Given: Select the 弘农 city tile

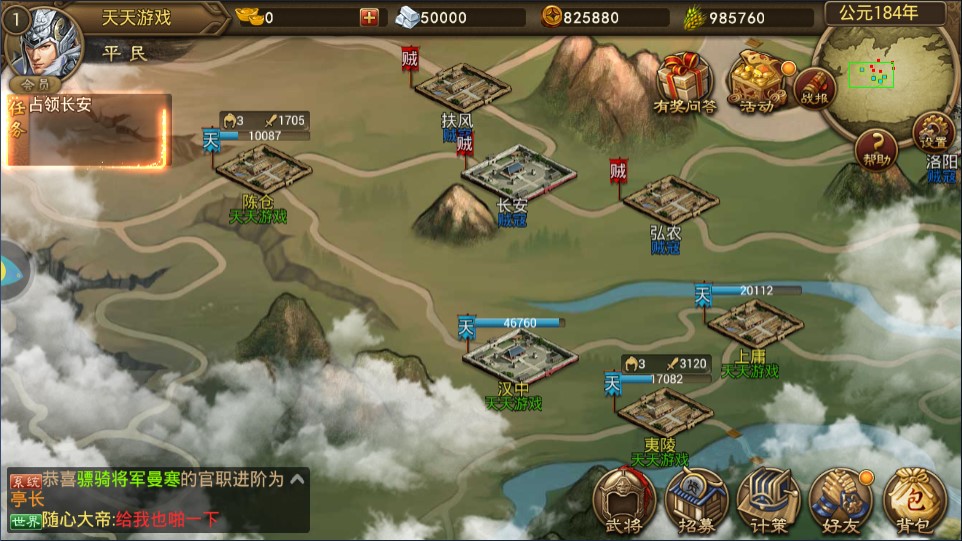Looking at the screenshot, I should 667,200.
